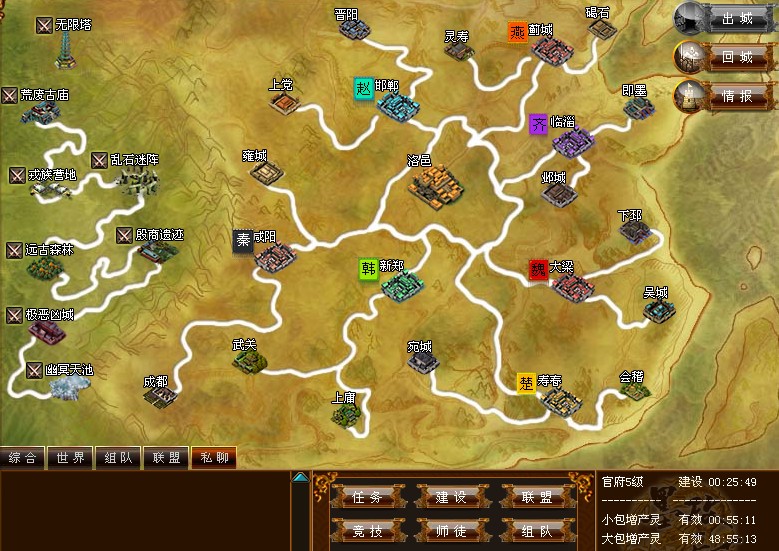Screen dimensions: 779x551
Task: Select the 回城 return-to-city button
Action: [736, 57]
